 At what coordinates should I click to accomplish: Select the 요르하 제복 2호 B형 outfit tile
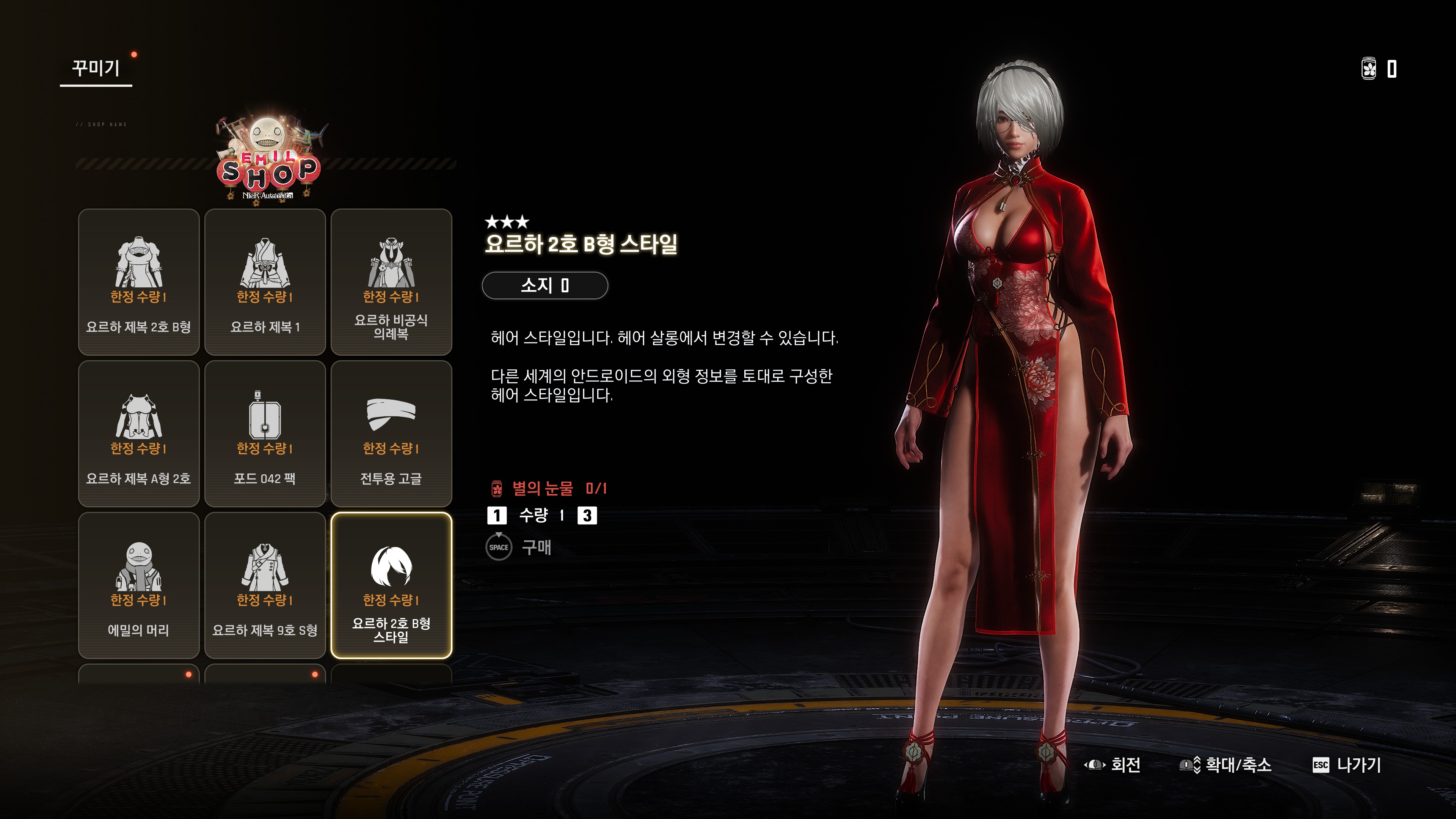point(138,281)
